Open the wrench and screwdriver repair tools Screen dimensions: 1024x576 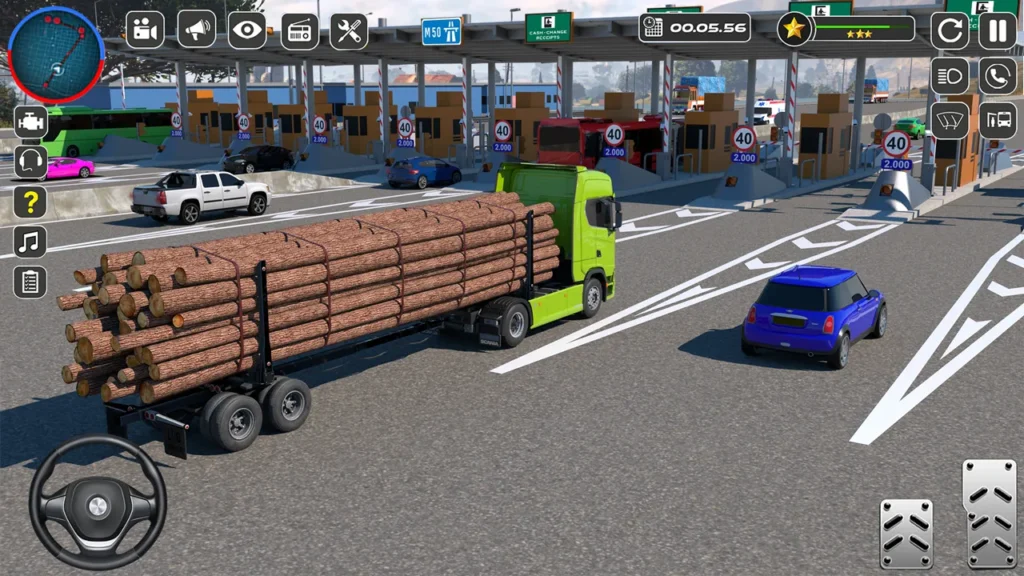tap(349, 31)
